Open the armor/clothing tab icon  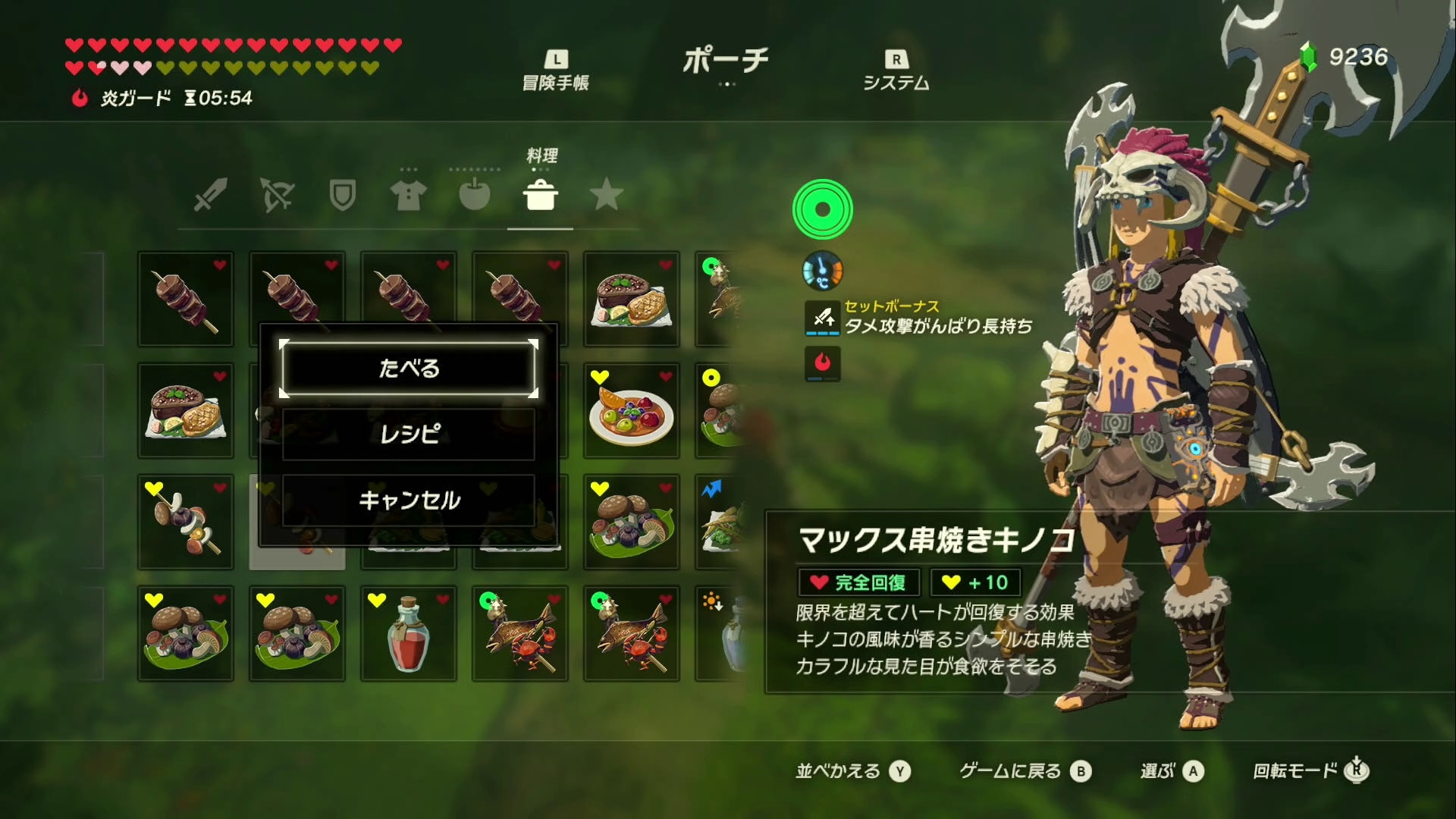click(408, 196)
